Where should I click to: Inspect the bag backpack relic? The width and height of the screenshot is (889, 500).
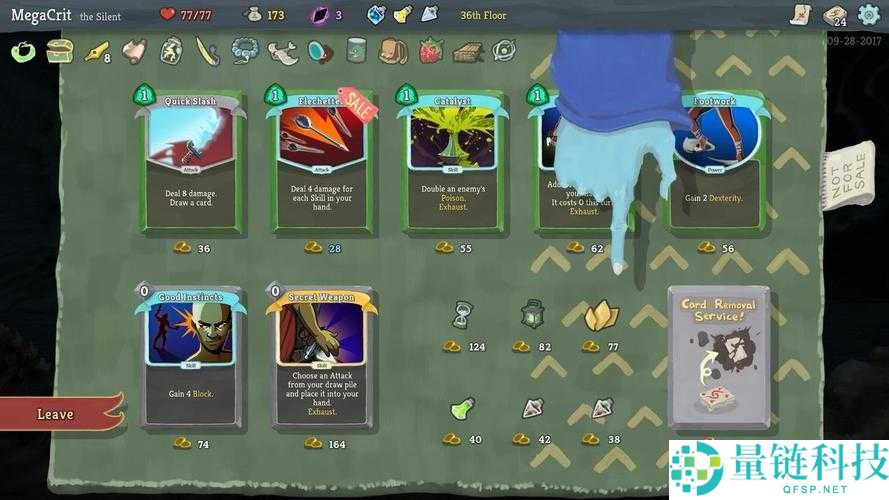point(393,50)
